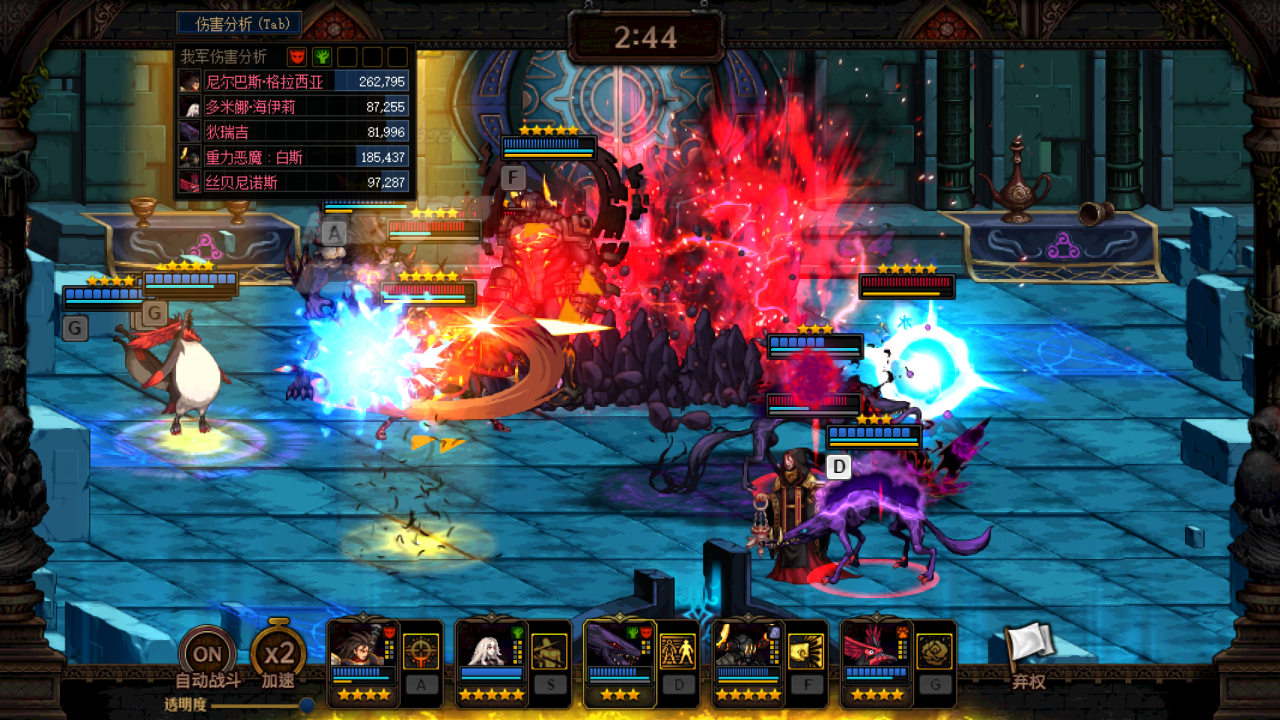The width and height of the screenshot is (1280, 720).
Task: Change the x2 加速 battle speed
Action: coord(278,654)
